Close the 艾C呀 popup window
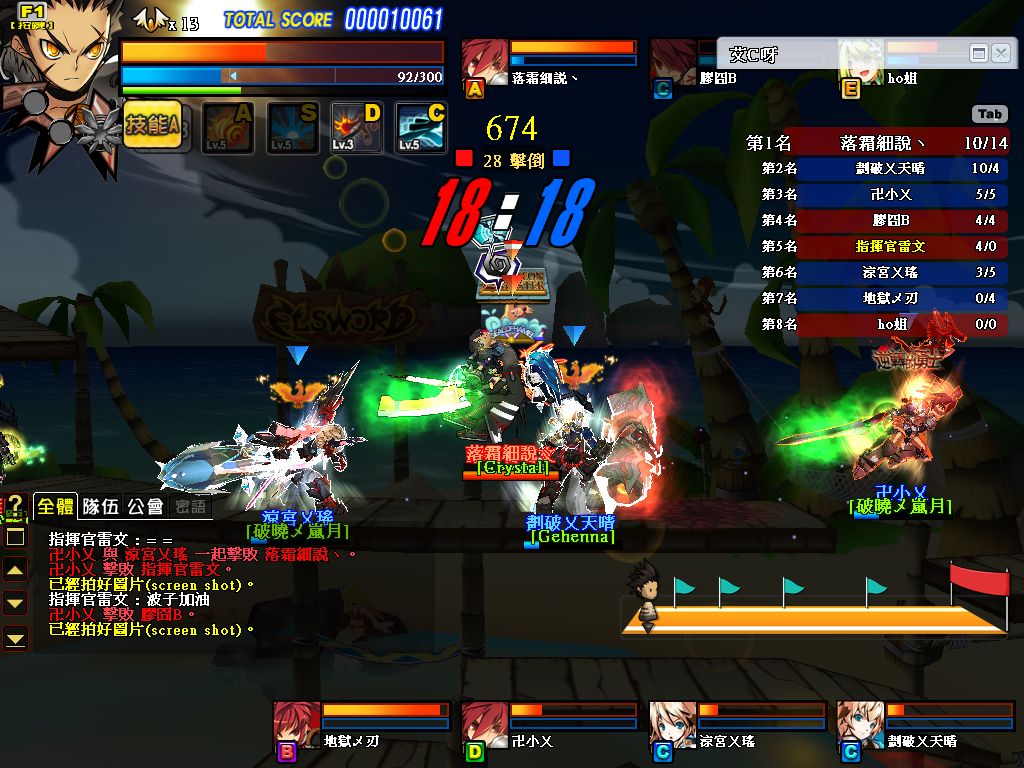Screen dimensions: 1024x768 1000,53
